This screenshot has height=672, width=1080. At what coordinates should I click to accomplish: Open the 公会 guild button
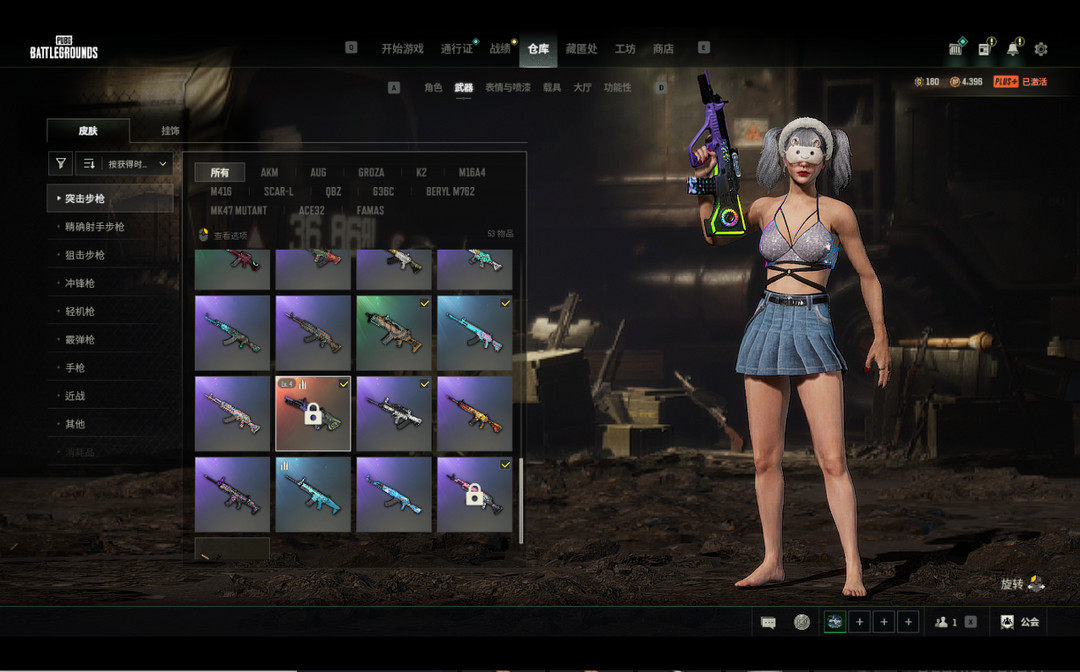click(1020, 622)
